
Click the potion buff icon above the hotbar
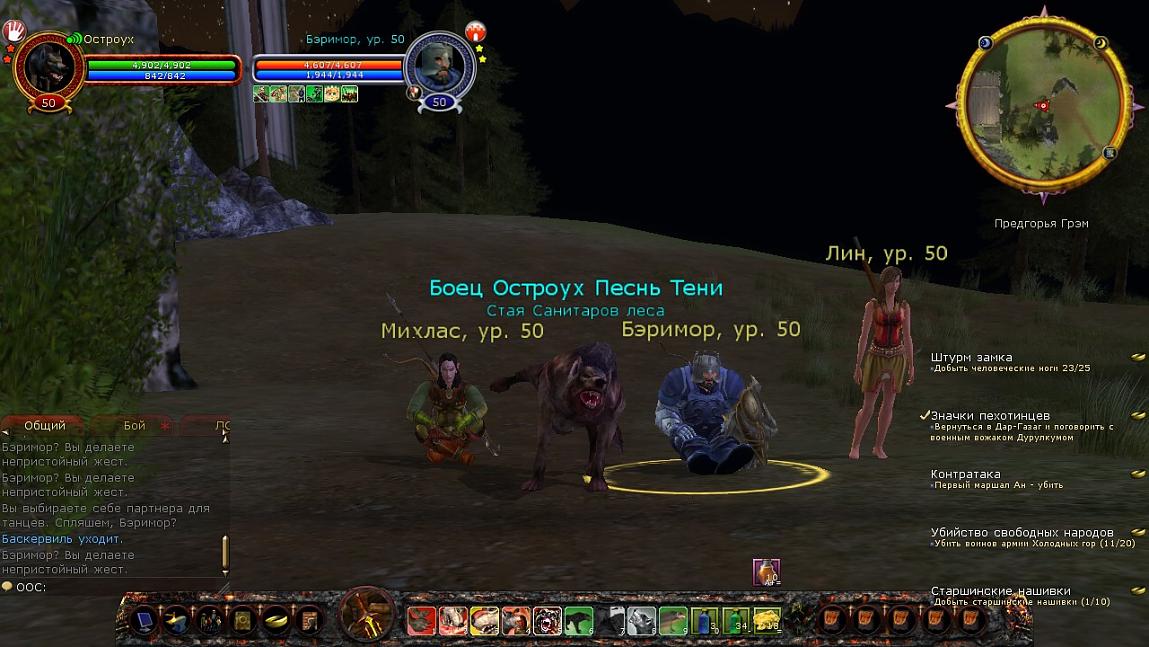tap(765, 571)
